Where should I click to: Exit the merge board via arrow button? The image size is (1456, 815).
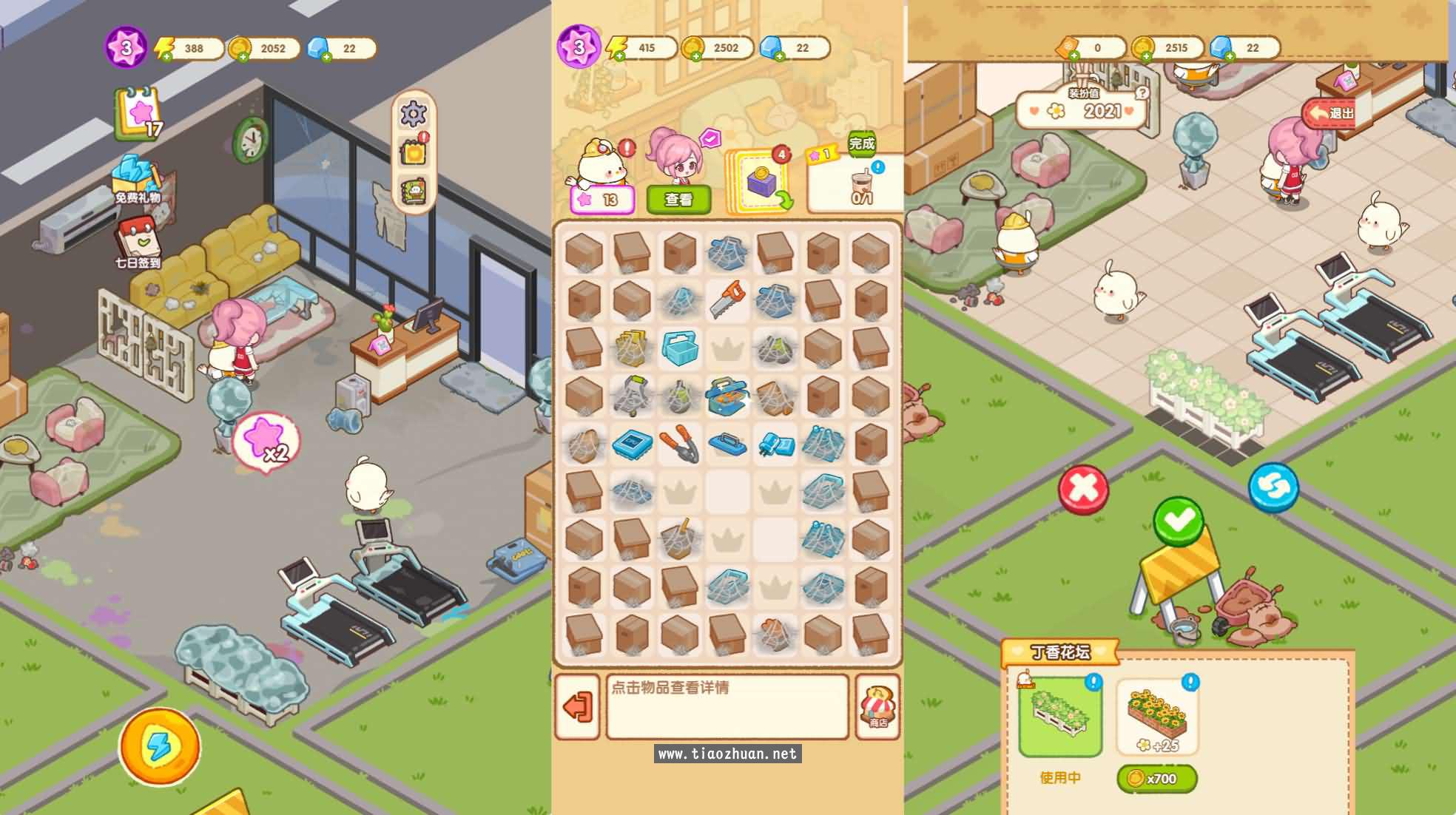[577, 707]
